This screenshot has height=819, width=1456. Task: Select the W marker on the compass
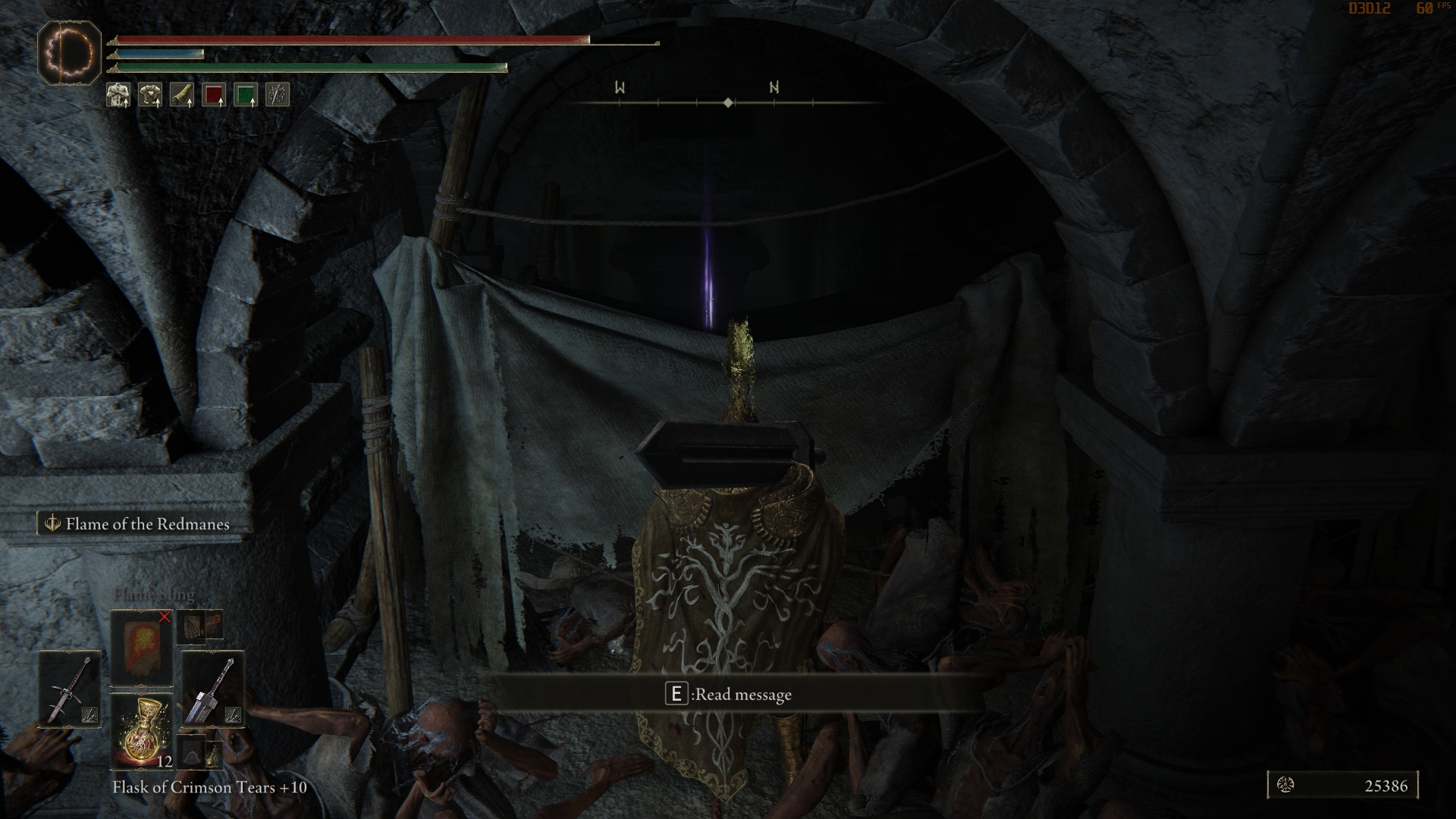pos(620,89)
